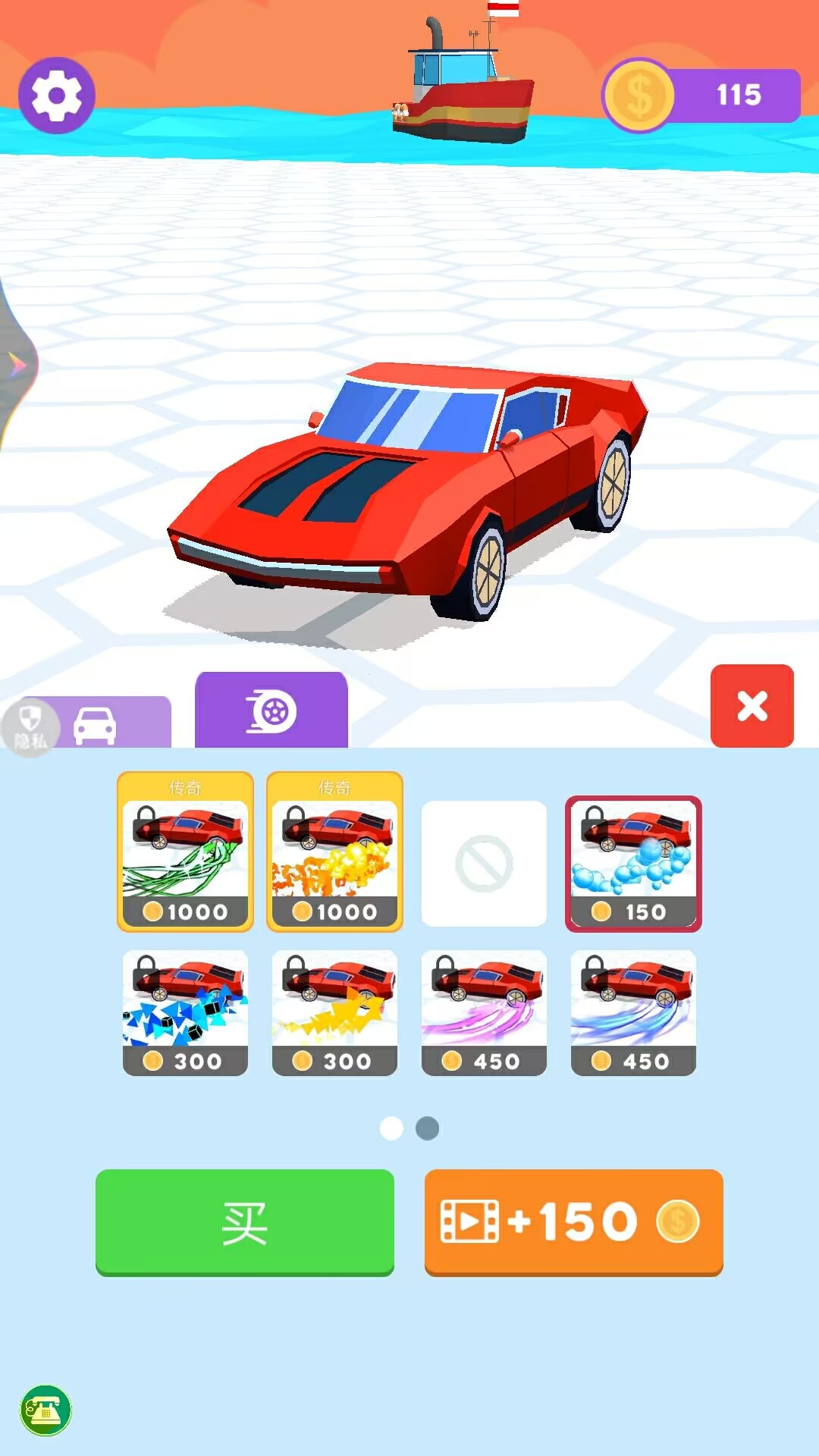Open the privacy shield button
This screenshot has width=819, height=1456.
click(x=29, y=725)
